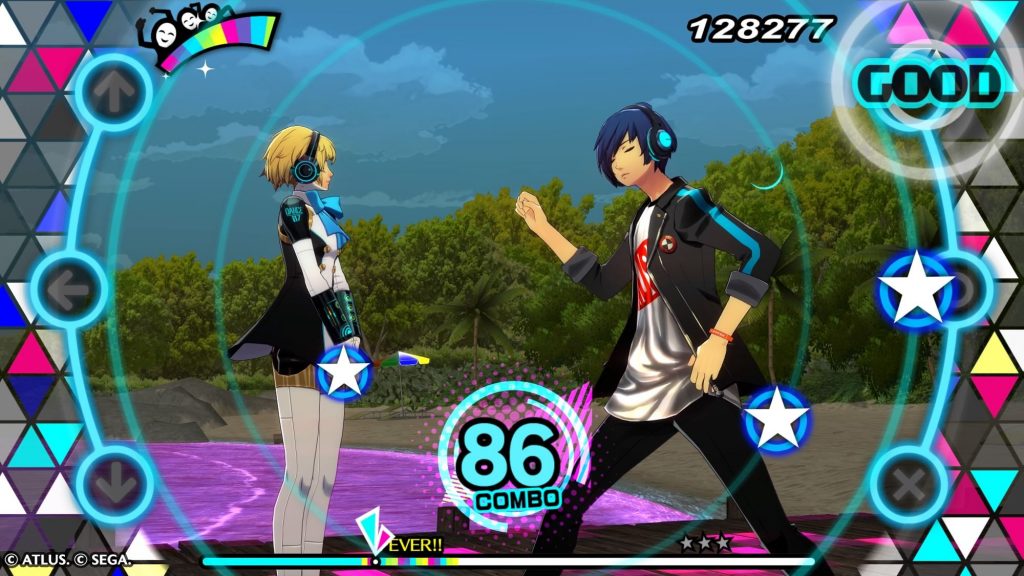Tap the up arrow note target
This screenshot has height=576, width=1024.
112,93
